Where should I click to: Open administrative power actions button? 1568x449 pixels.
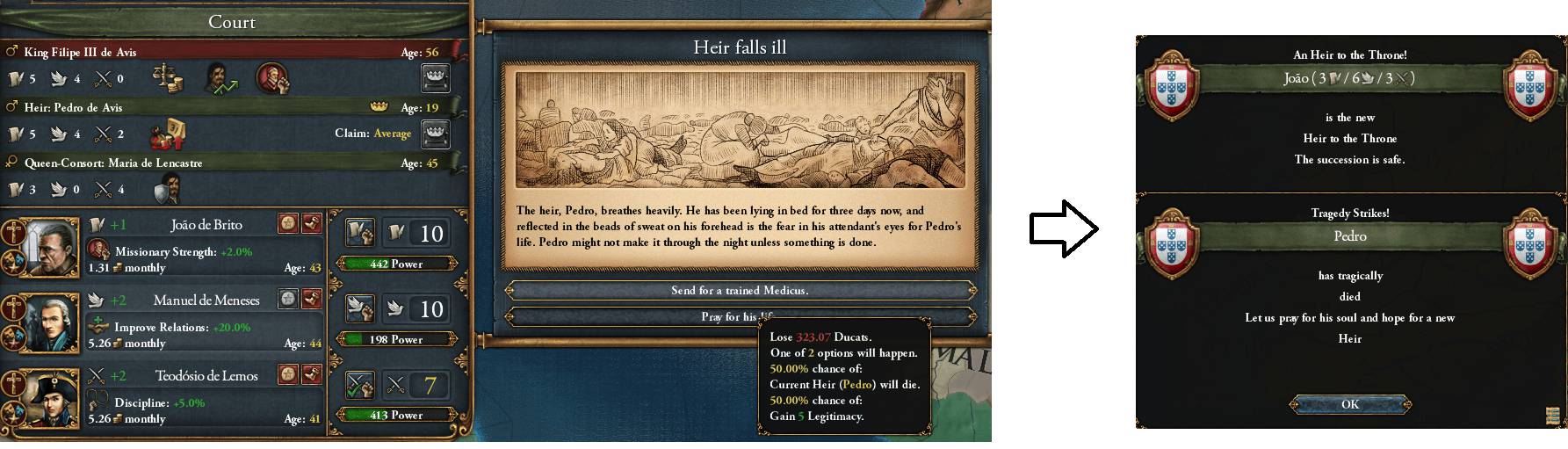click(360, 233)
